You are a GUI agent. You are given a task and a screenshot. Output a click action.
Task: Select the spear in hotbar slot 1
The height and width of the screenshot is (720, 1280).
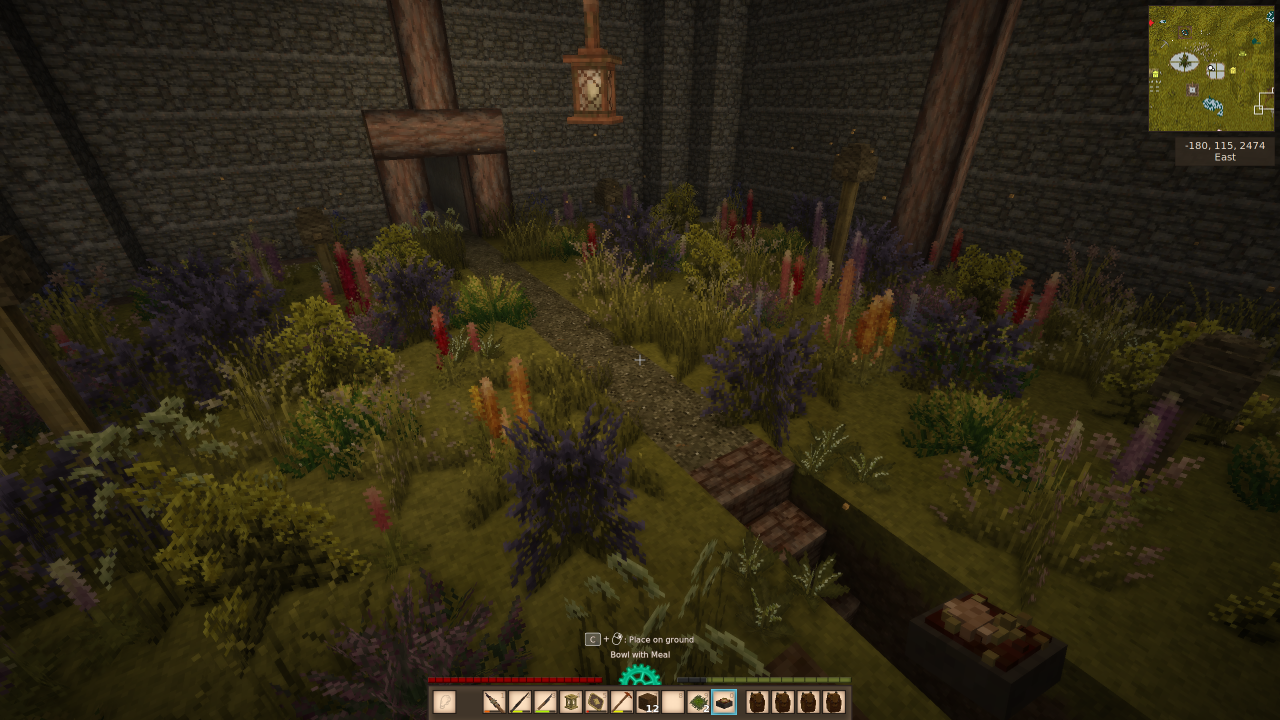click(x=494, y=702)
